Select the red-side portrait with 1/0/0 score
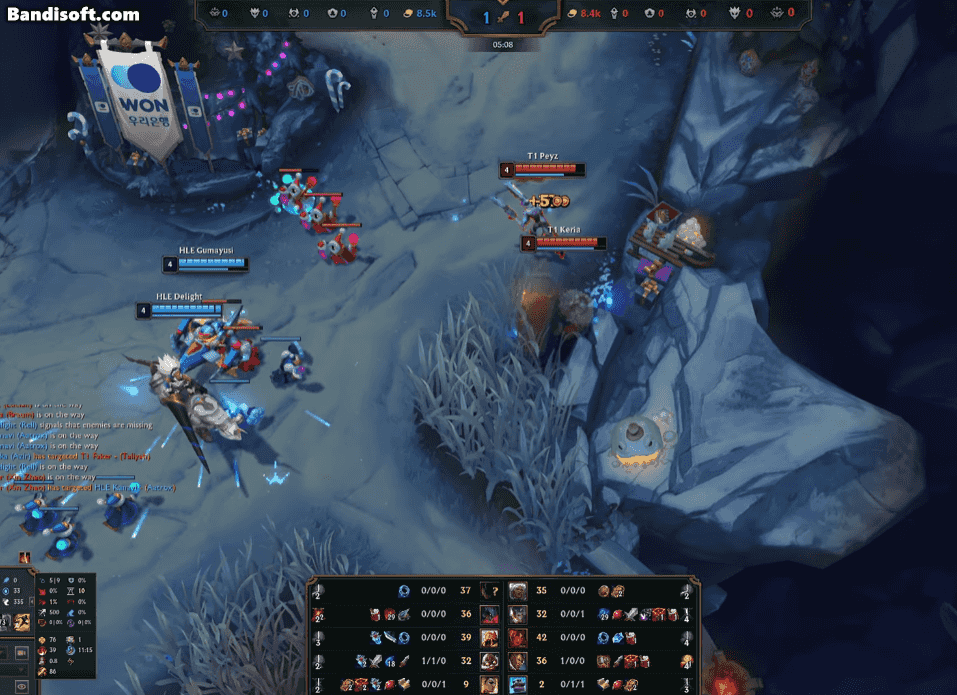 coord(518,660)
